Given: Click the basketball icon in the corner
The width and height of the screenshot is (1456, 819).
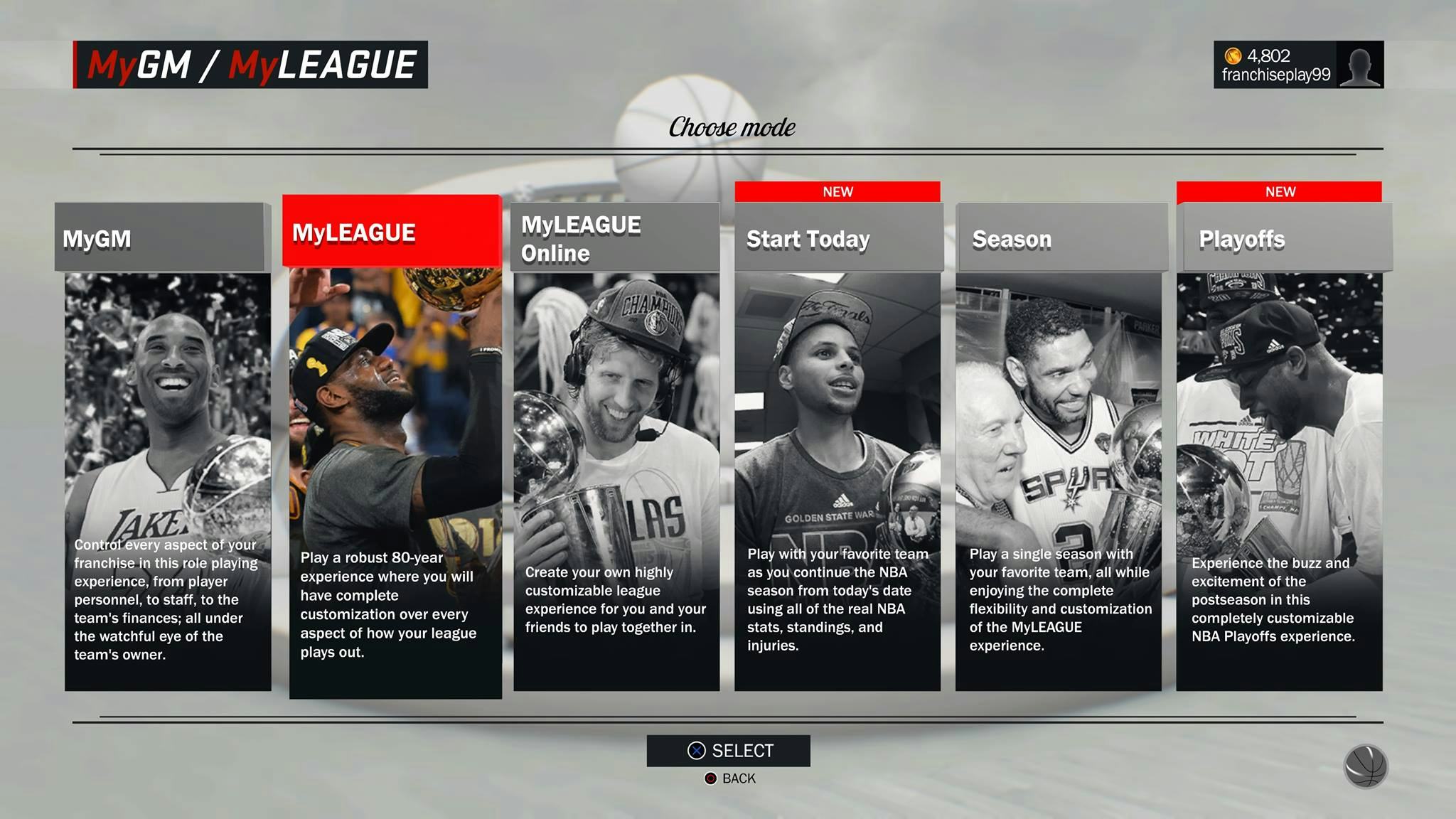Looking at the screenshot, I should [x=1365, y=766].
